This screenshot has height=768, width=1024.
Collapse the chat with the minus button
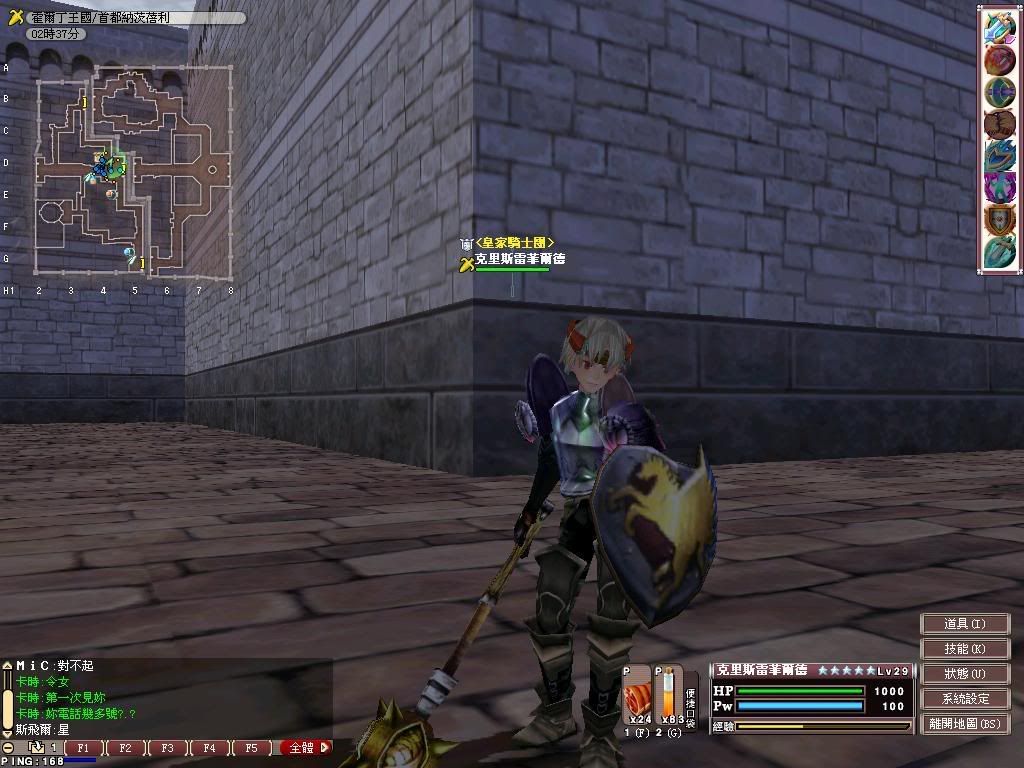tap(8, 747)
